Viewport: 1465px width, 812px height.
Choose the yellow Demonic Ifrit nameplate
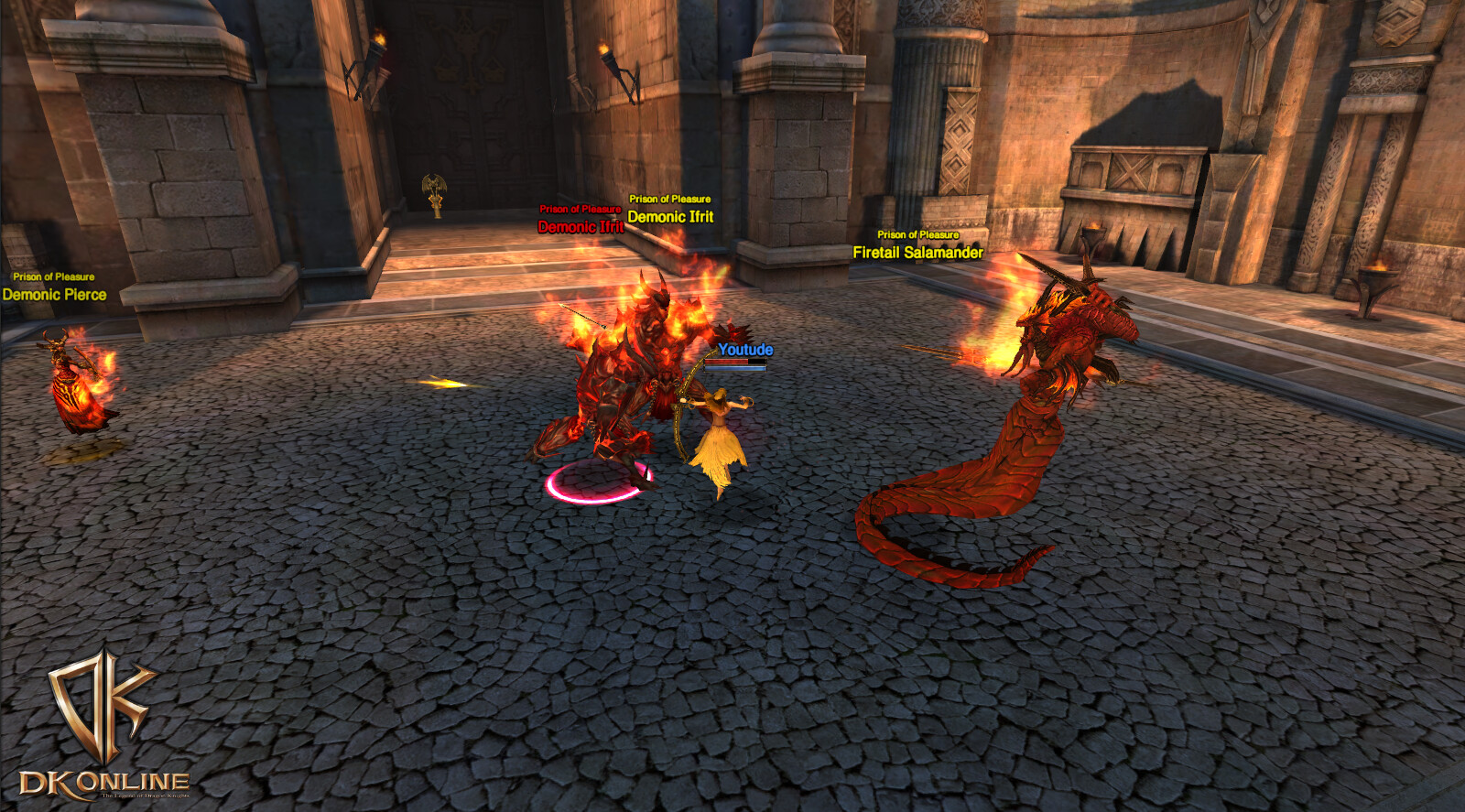670,217
